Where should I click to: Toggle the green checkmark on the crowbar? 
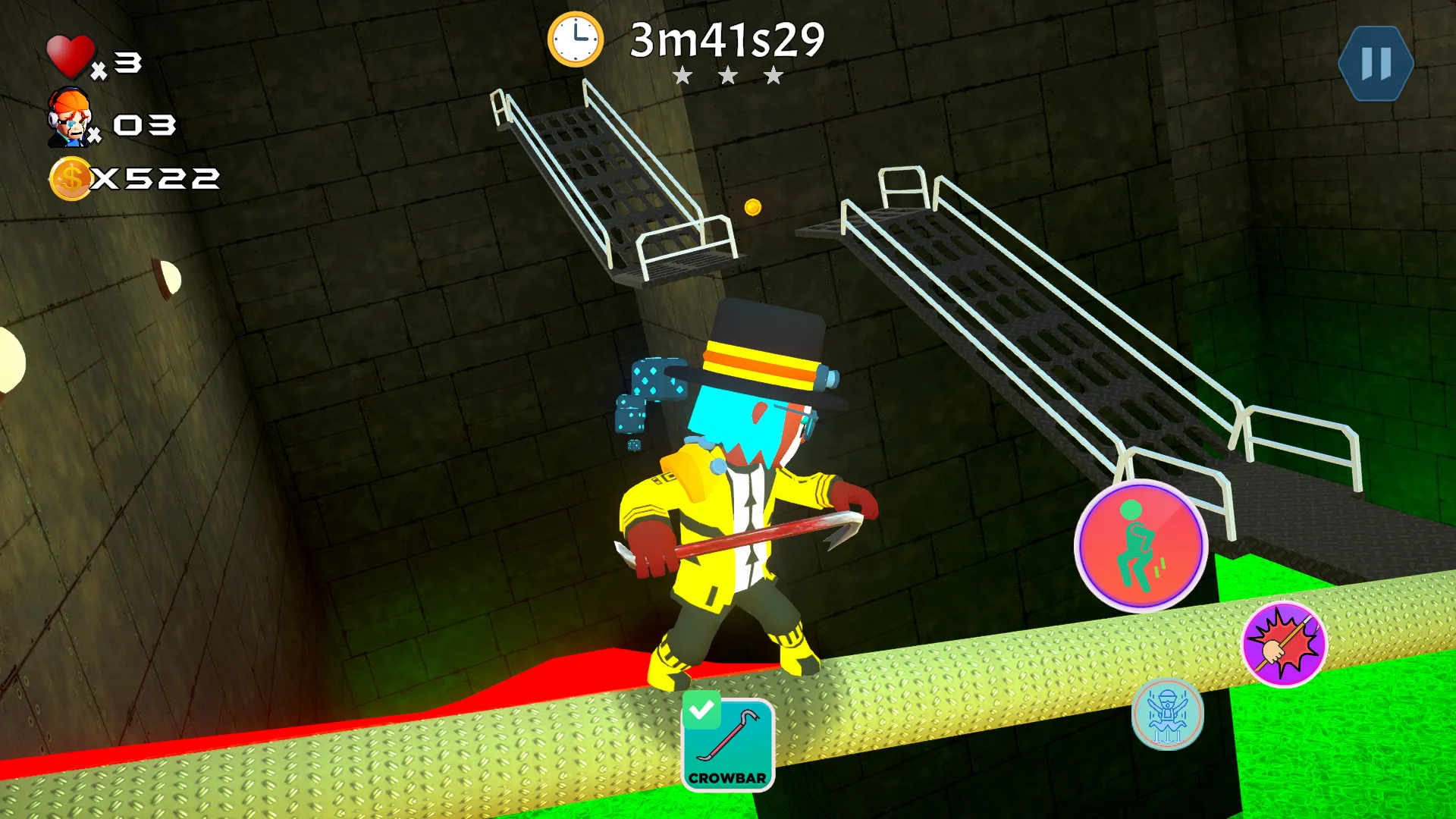click(x=703, y=709)
